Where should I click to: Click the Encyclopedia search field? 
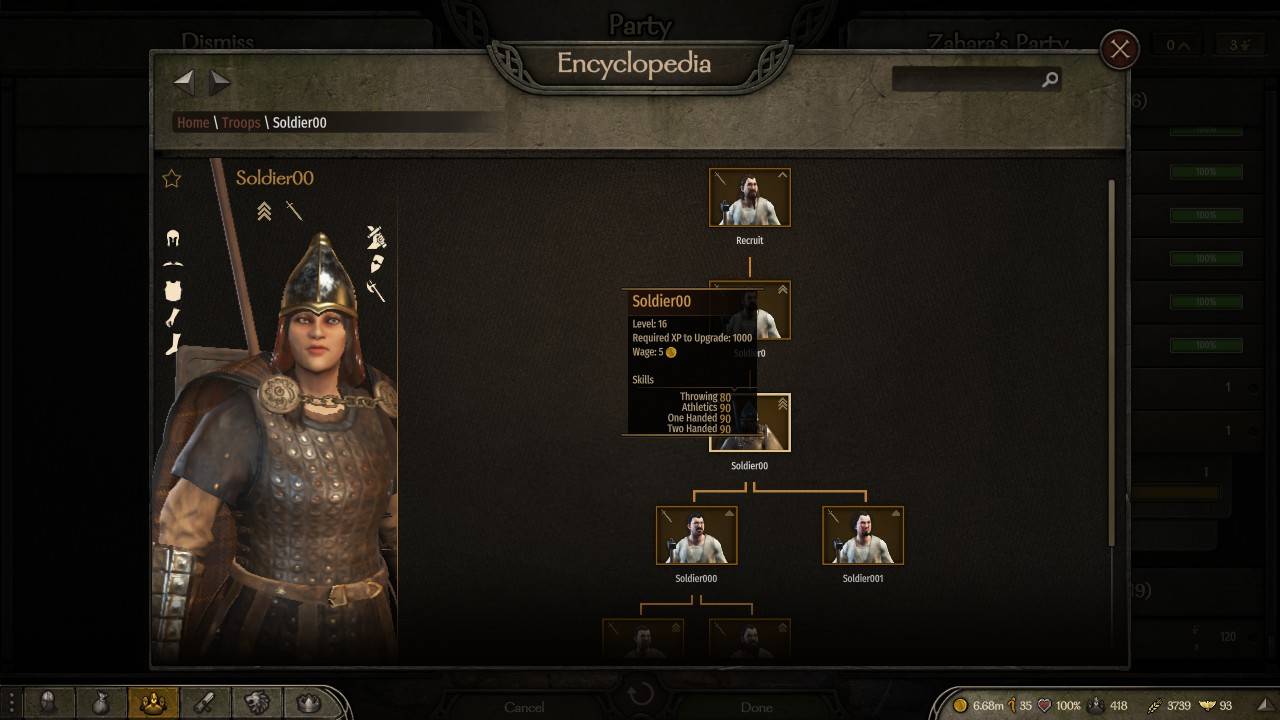coord(966,80)
